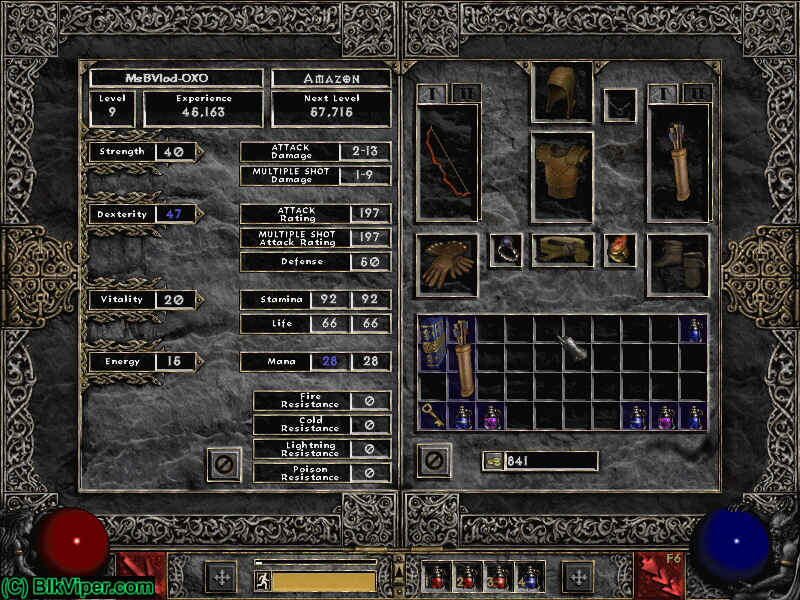
Task: Select the equipped leather cap helmet
Action: click(x=561, y=93)
